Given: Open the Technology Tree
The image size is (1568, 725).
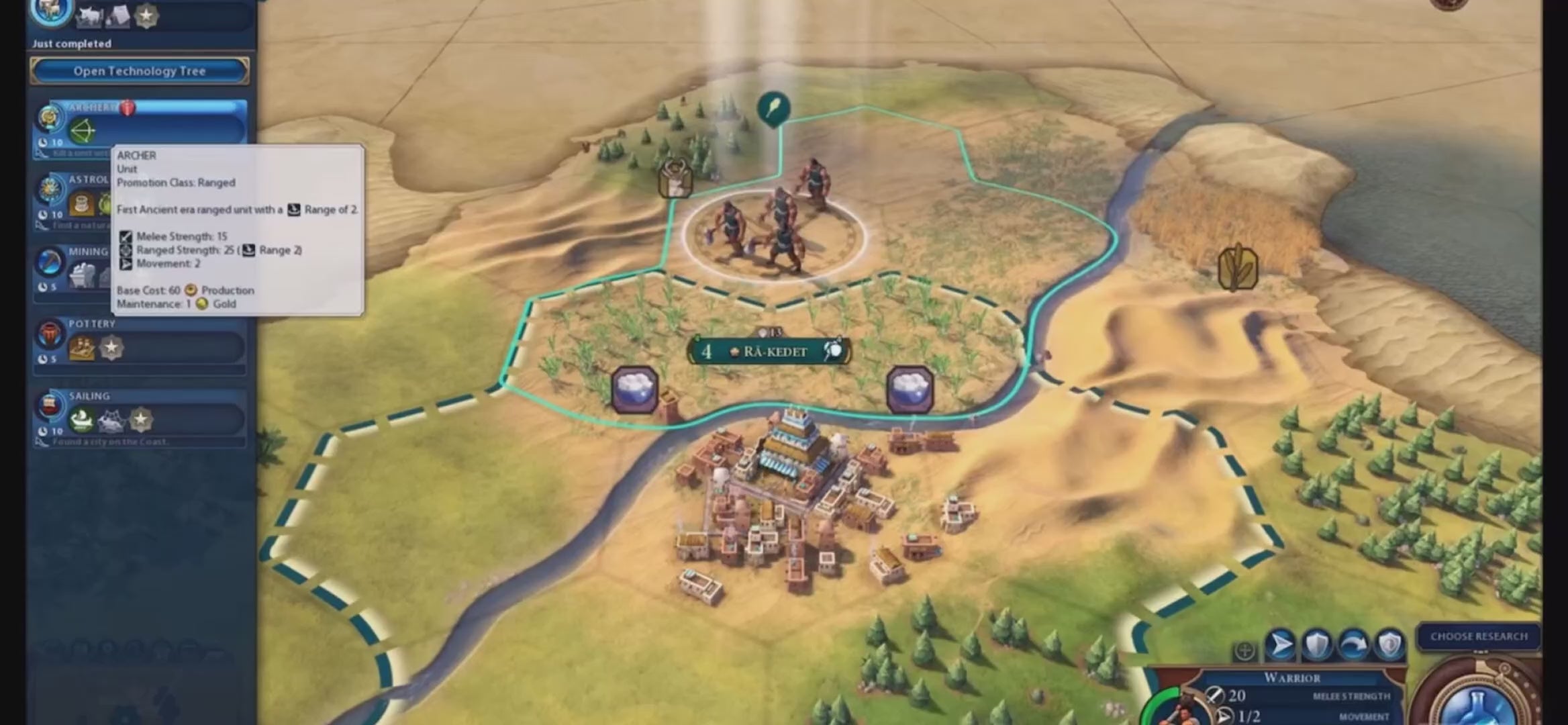Looking at the screenshot, I should 139,71.
